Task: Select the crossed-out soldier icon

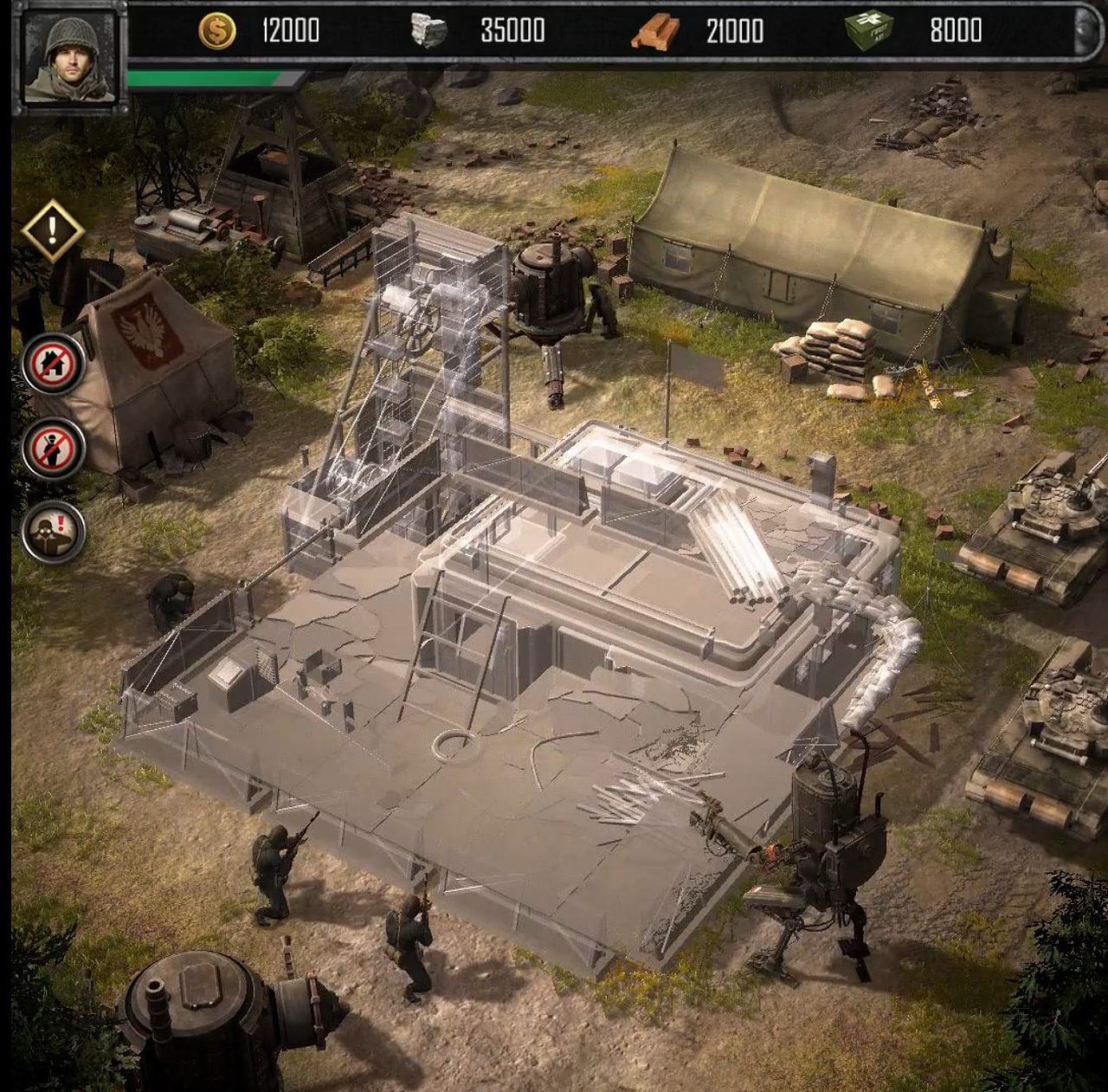Action: (x=54, y=449)
